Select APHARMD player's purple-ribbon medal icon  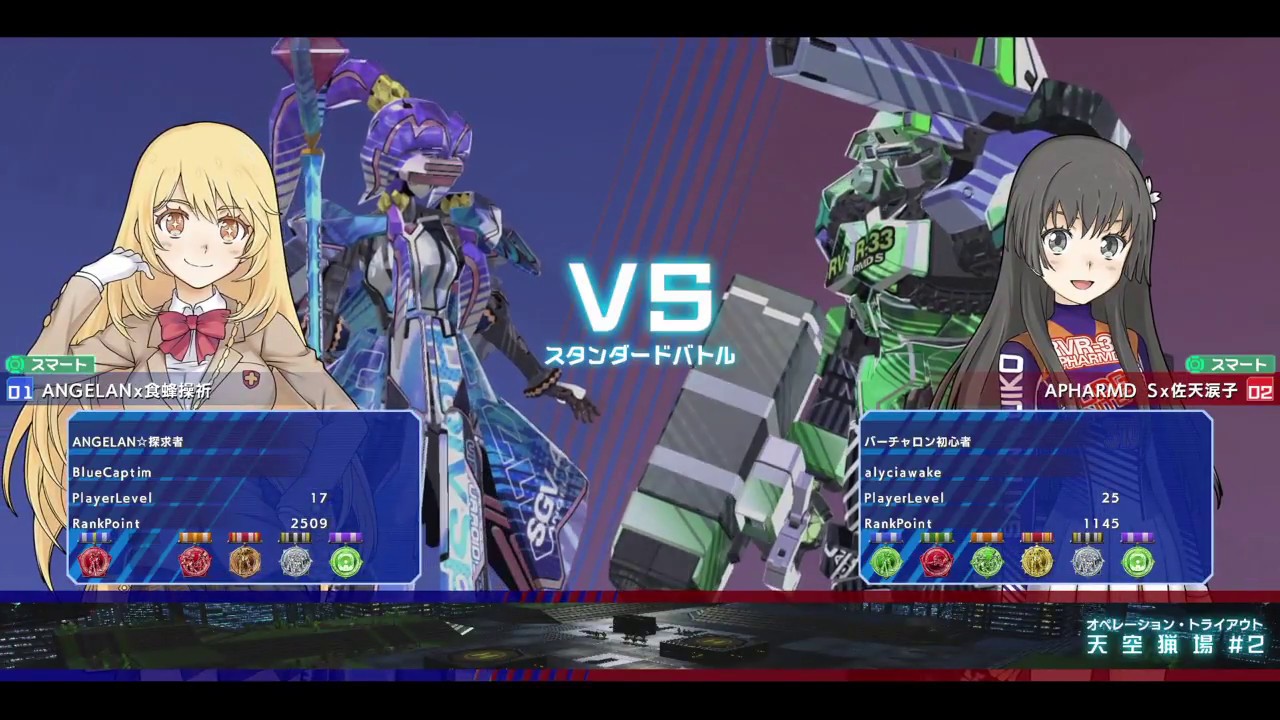pyautogui.click(x=1137, y=562)
